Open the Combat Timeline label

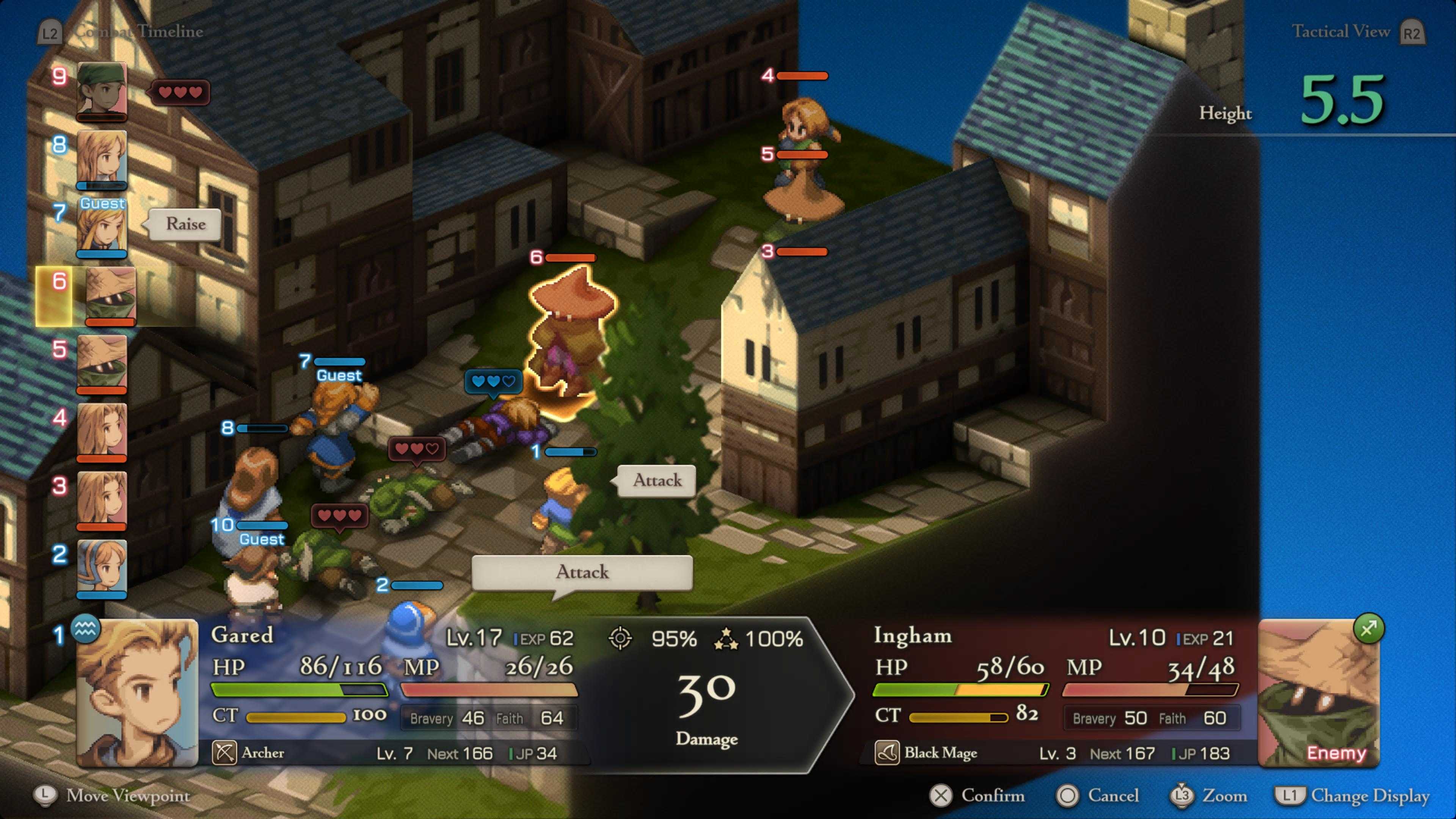coord(138,31)
